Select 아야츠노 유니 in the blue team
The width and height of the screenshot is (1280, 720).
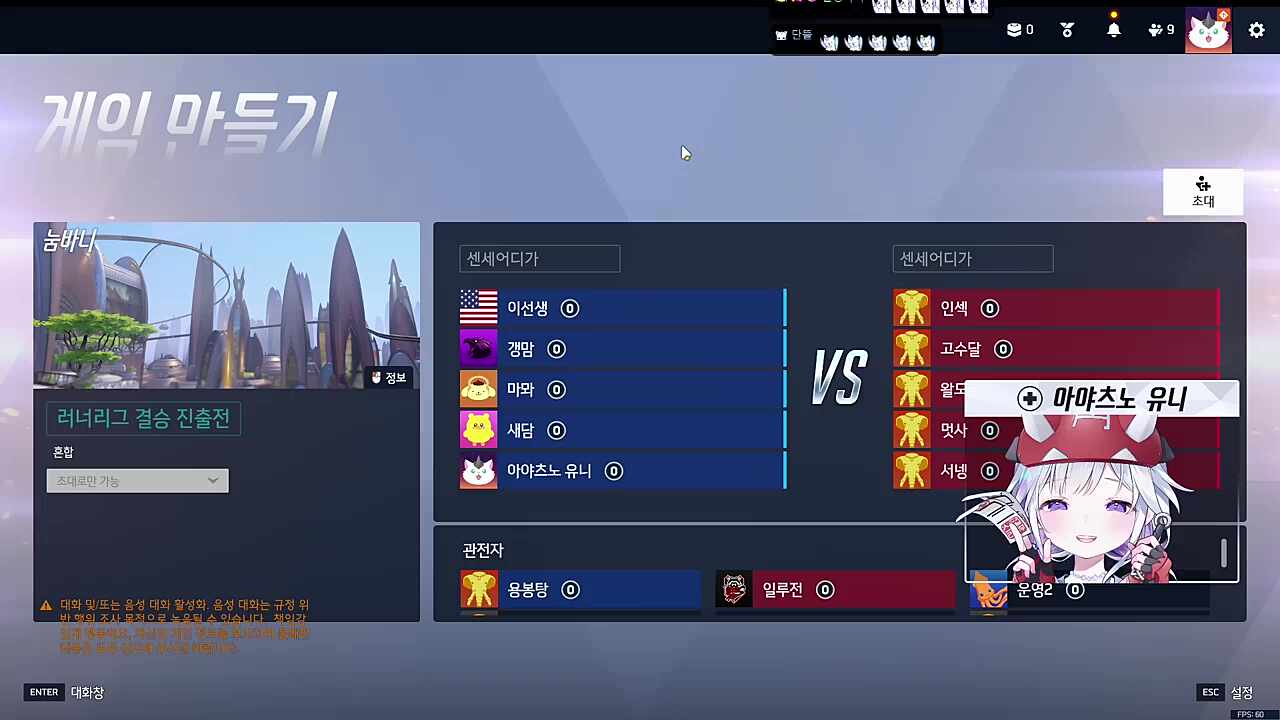548,470
